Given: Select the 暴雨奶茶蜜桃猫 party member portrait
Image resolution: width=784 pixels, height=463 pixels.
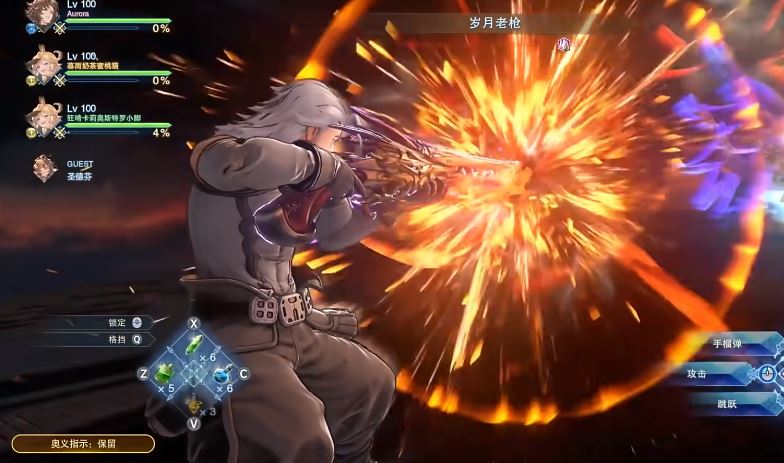Looking at the screenshot, I should [x=44, y=66].
